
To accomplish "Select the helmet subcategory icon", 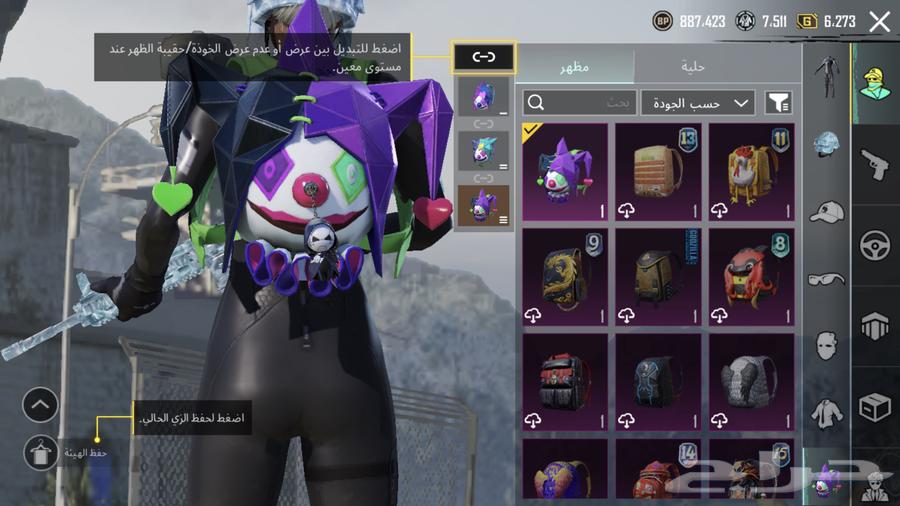I will 826,145.
